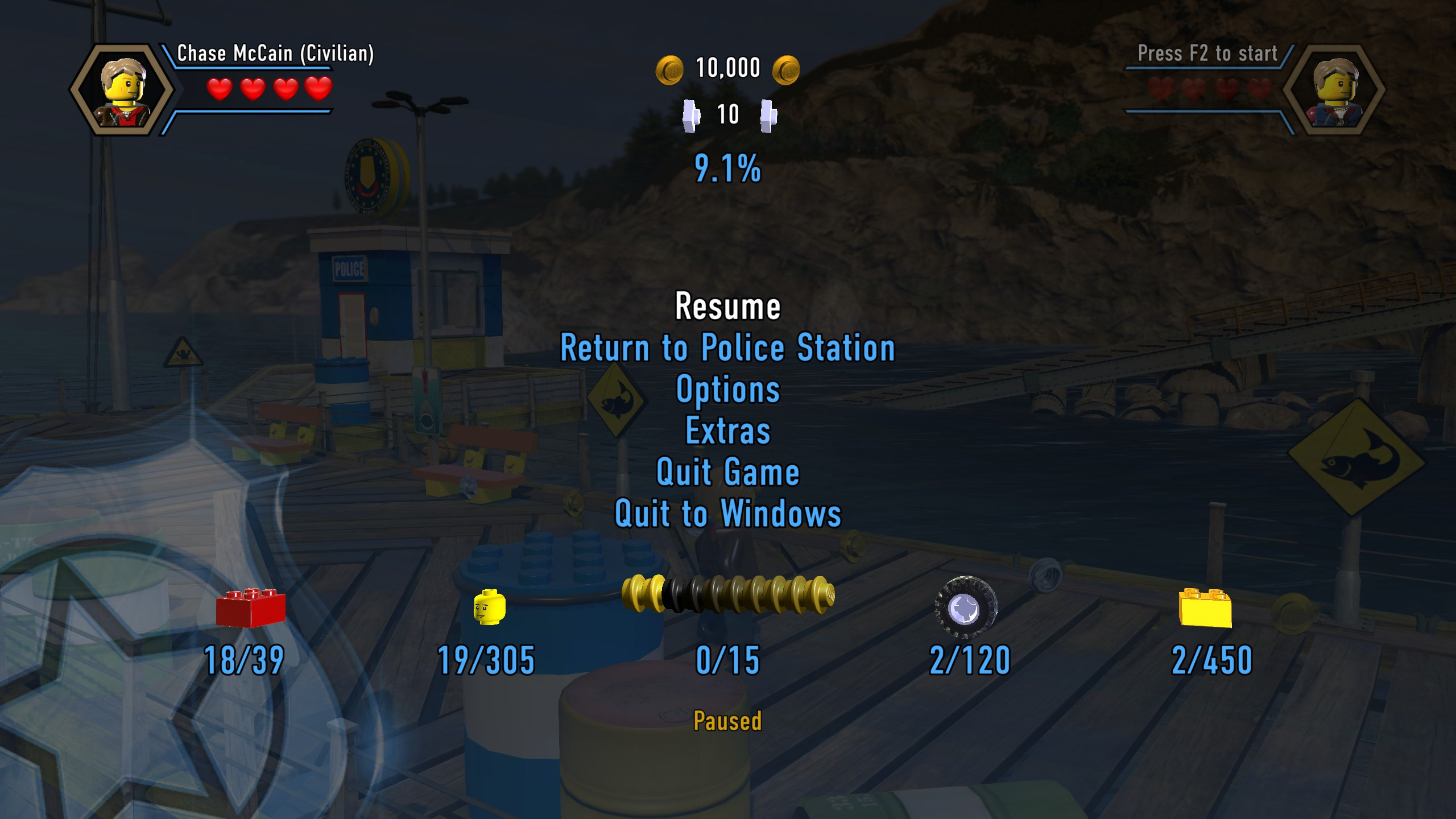
Task: Select Resume to continue playing
Action: [x=728, y=307]
